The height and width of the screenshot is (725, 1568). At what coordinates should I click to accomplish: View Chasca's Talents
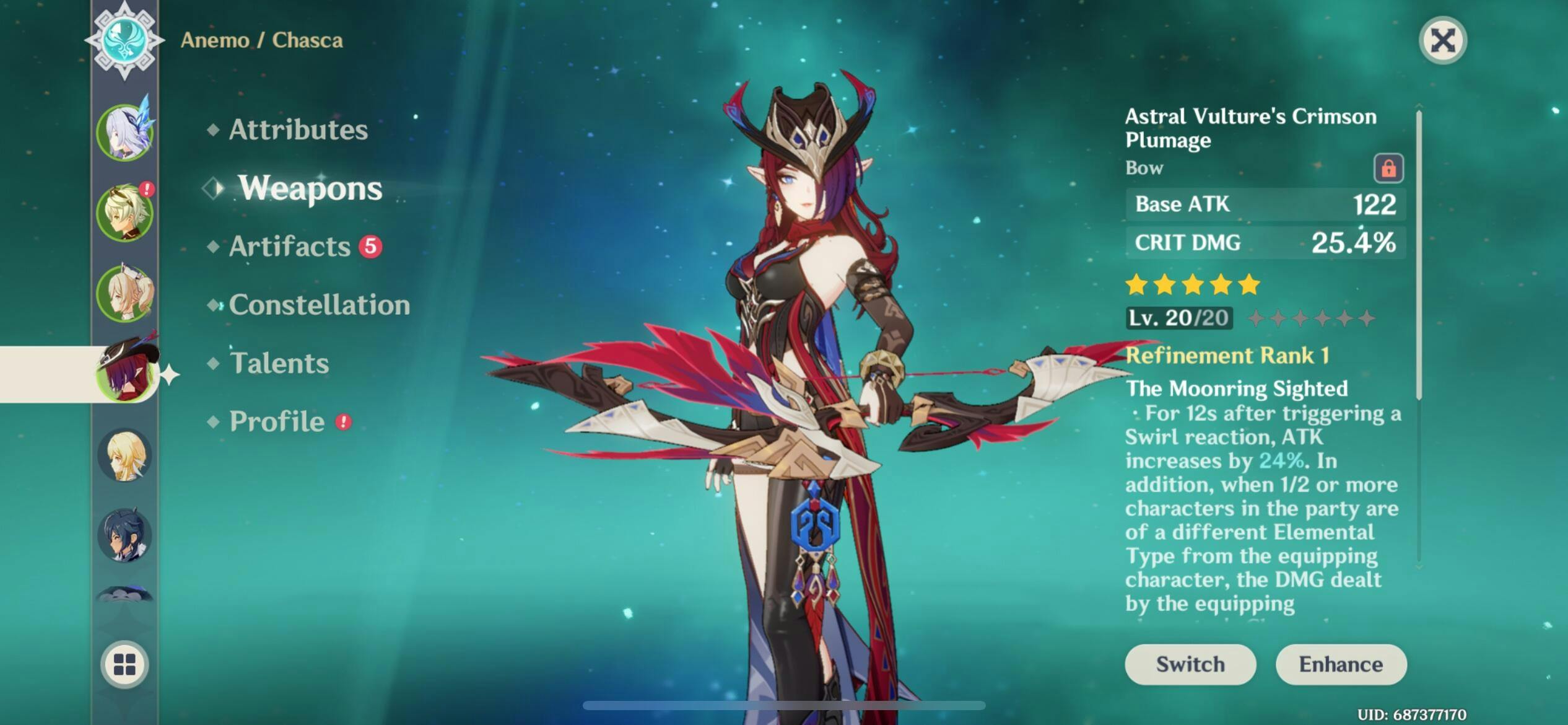coord(279,363)
